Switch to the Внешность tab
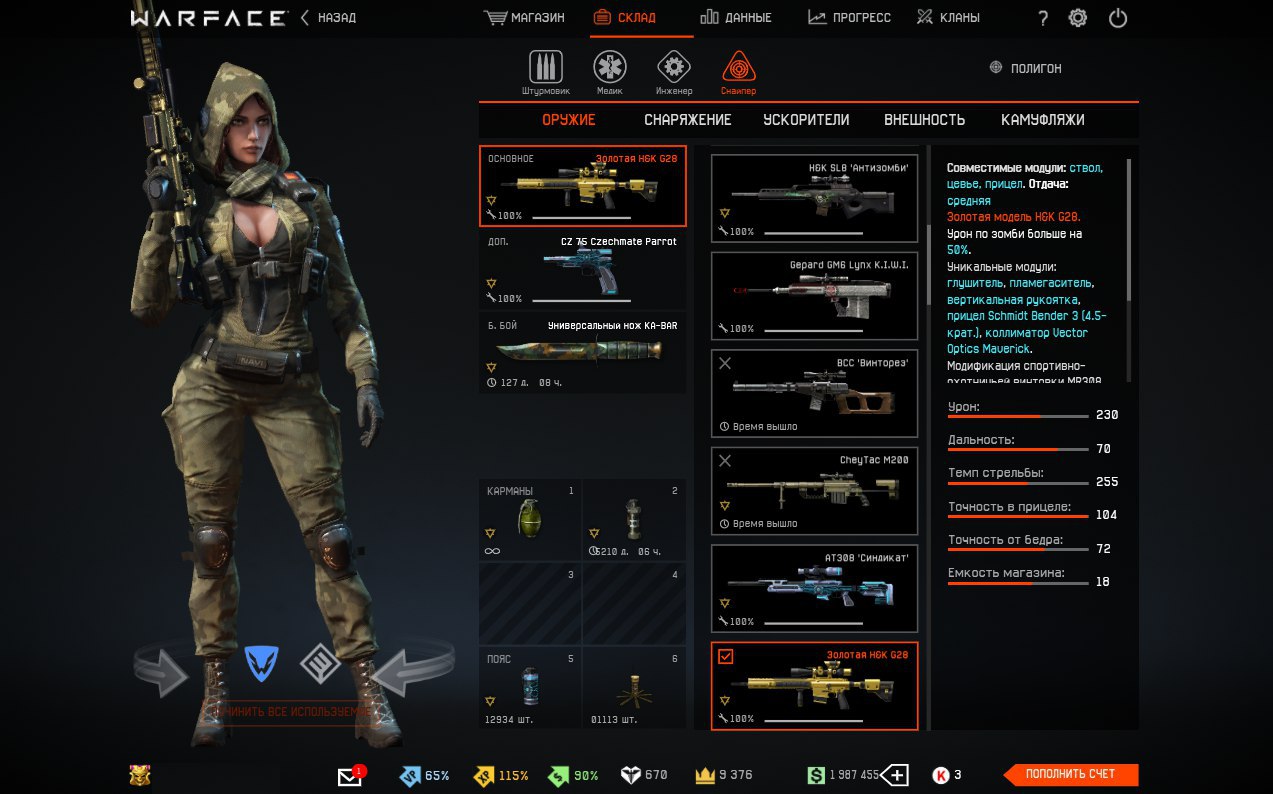The image size is (1273, 794). click(924, 120)
